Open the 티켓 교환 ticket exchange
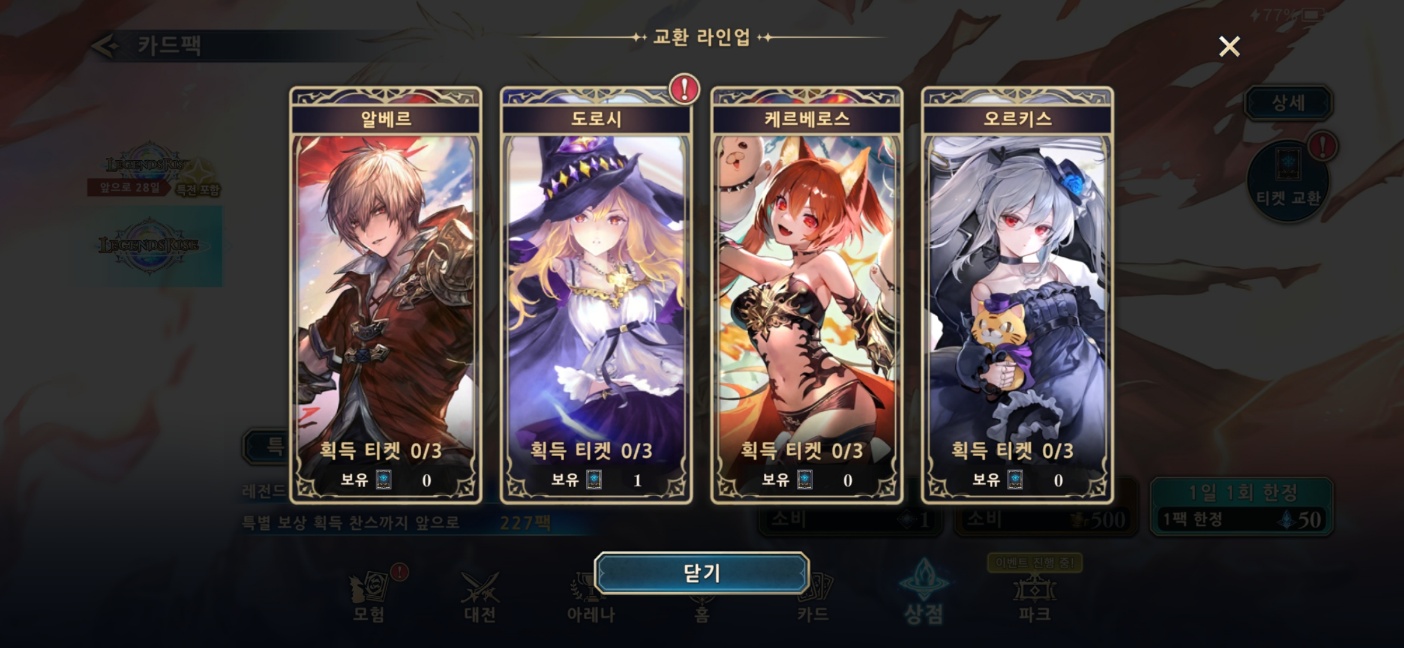This screenshot has width=1404, height=648. point(1288,182)
